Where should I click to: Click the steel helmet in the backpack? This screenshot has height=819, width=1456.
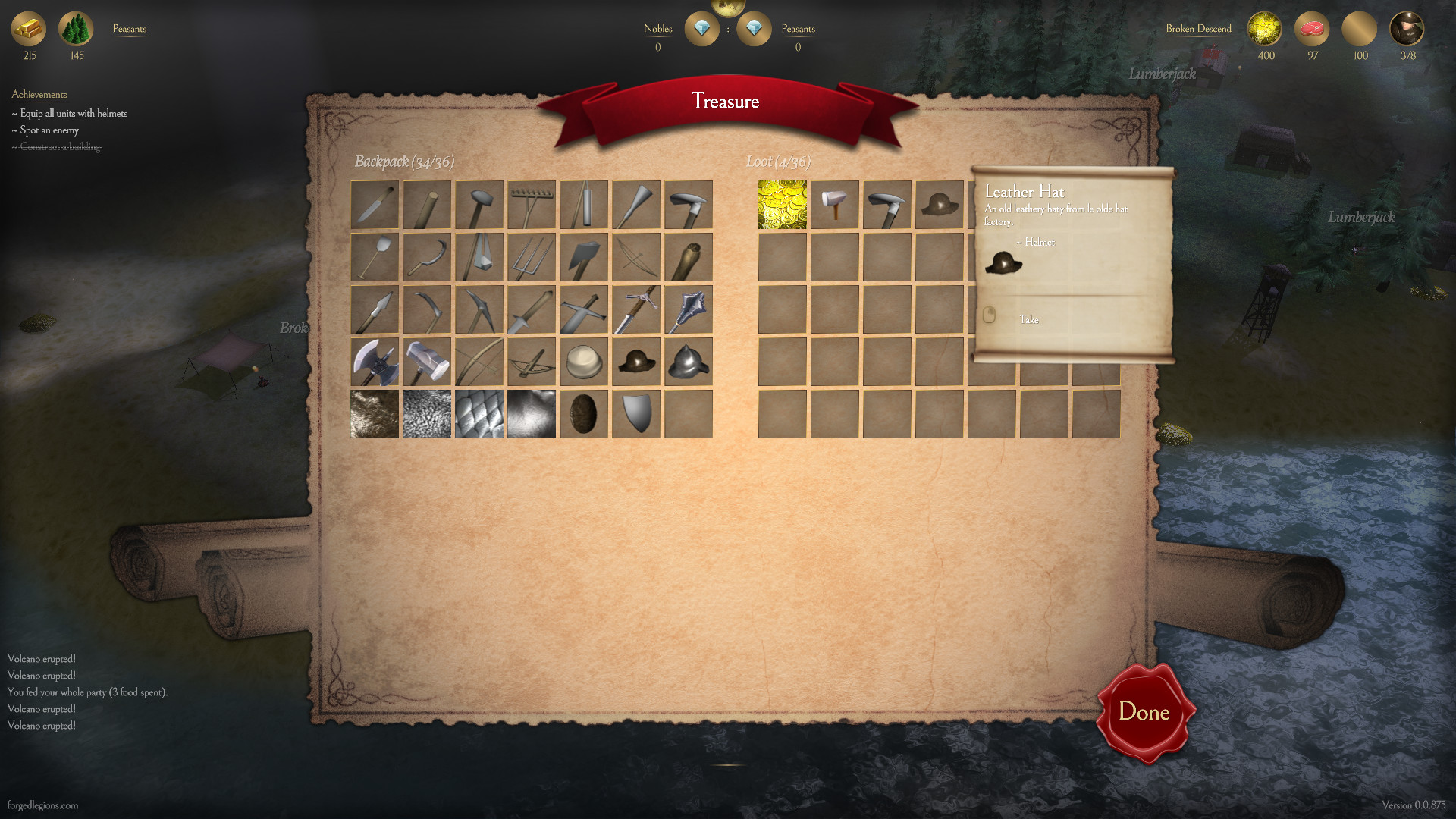(x=689, y=362)
